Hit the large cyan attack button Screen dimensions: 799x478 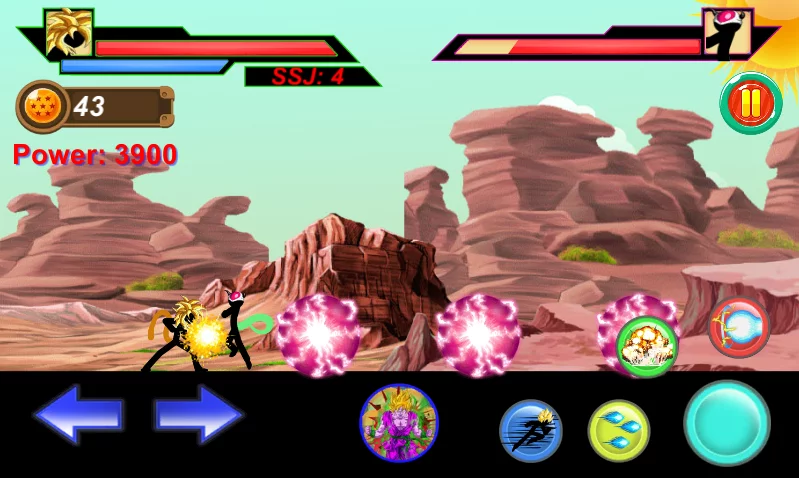[x=727, y=423]
